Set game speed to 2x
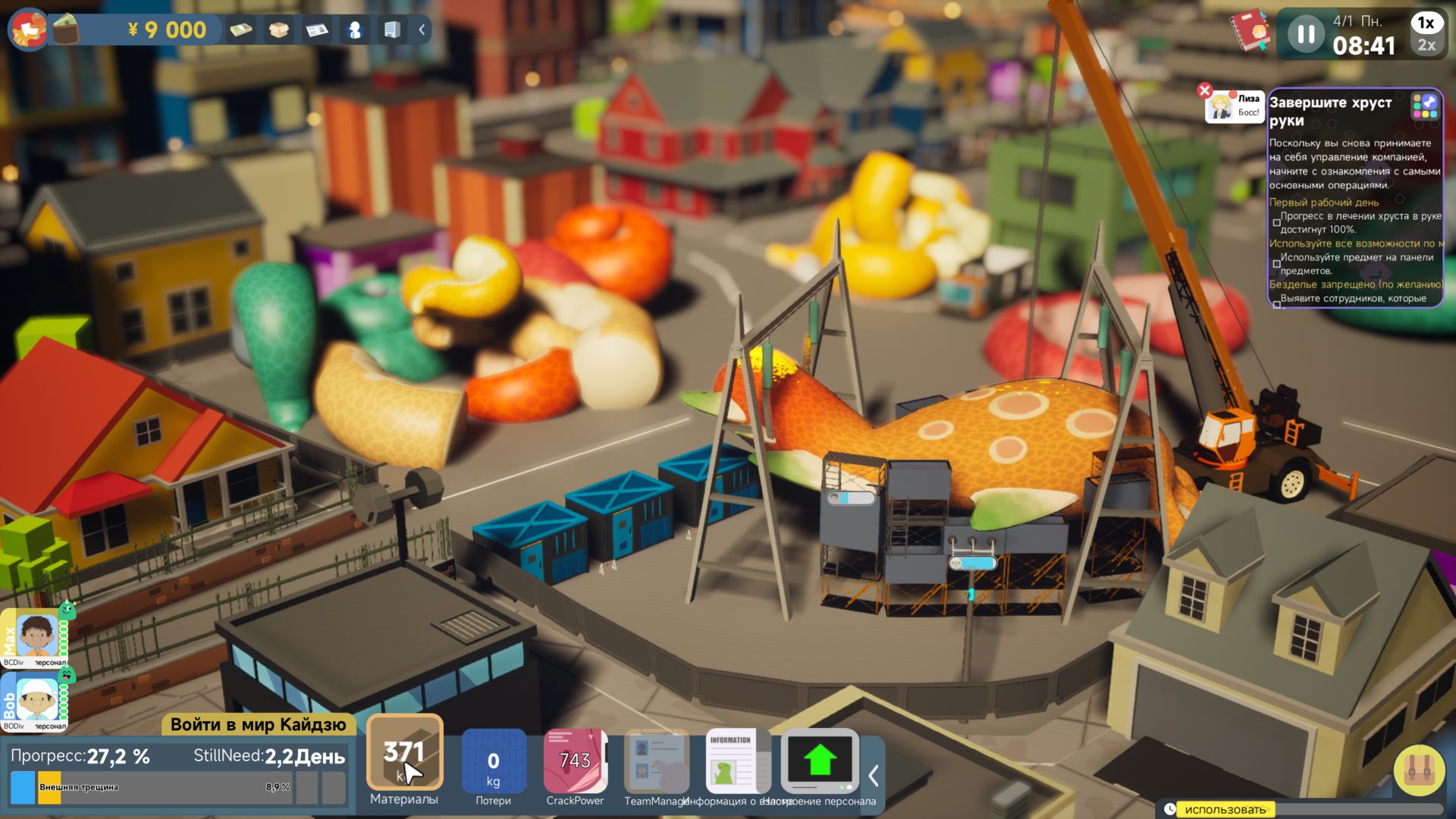Viewport: 1456px width, 819px height. point(1426,45)
